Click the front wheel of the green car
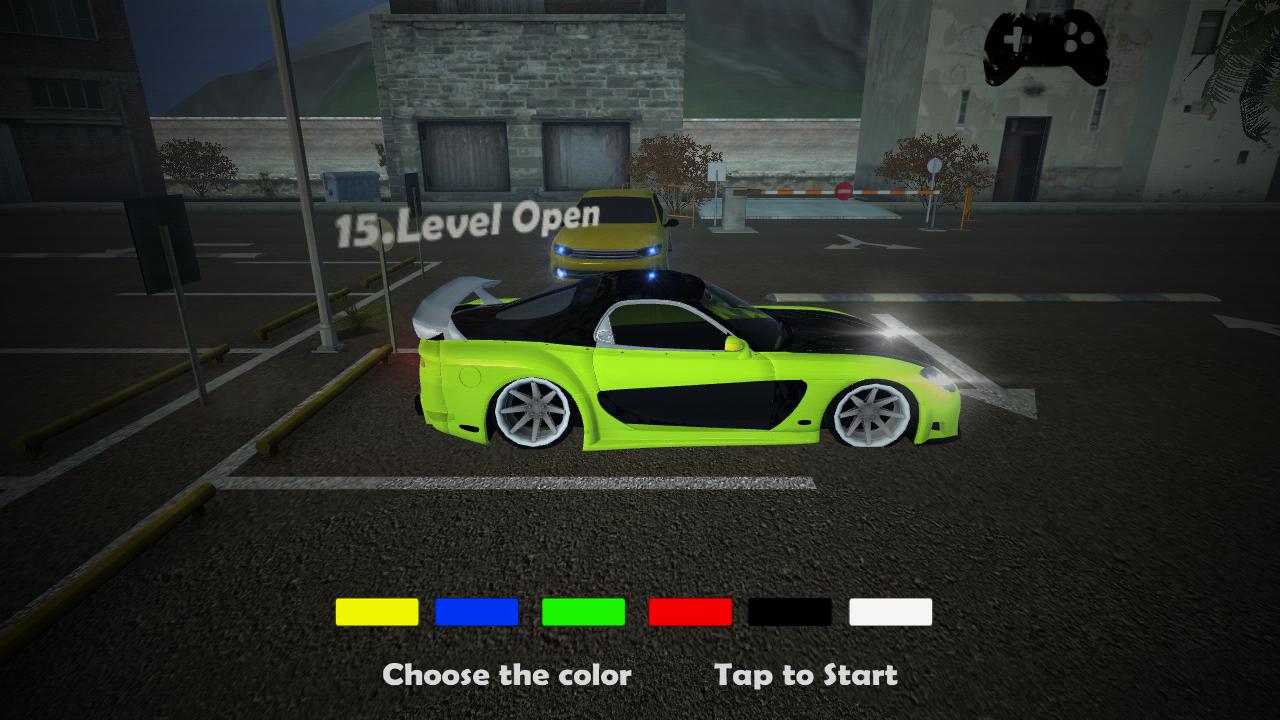 coord(872,413)
